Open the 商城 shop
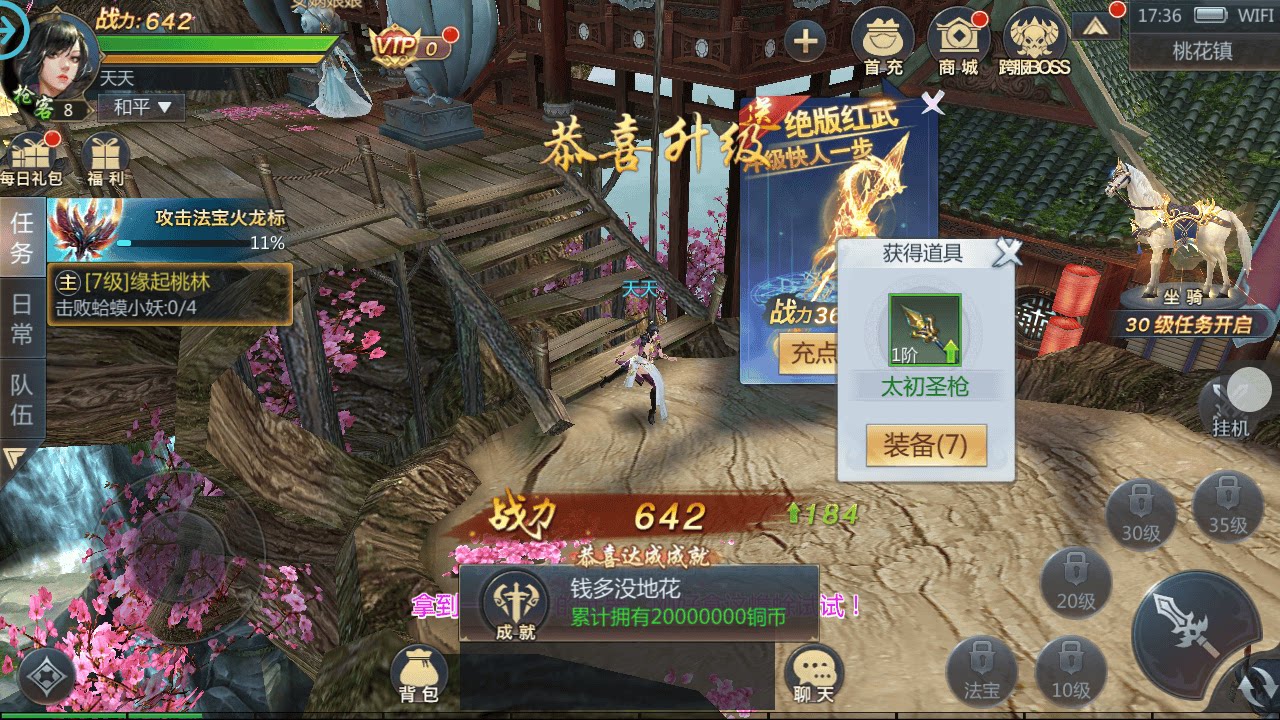The image size is (1280, 720). coord(959,40)
